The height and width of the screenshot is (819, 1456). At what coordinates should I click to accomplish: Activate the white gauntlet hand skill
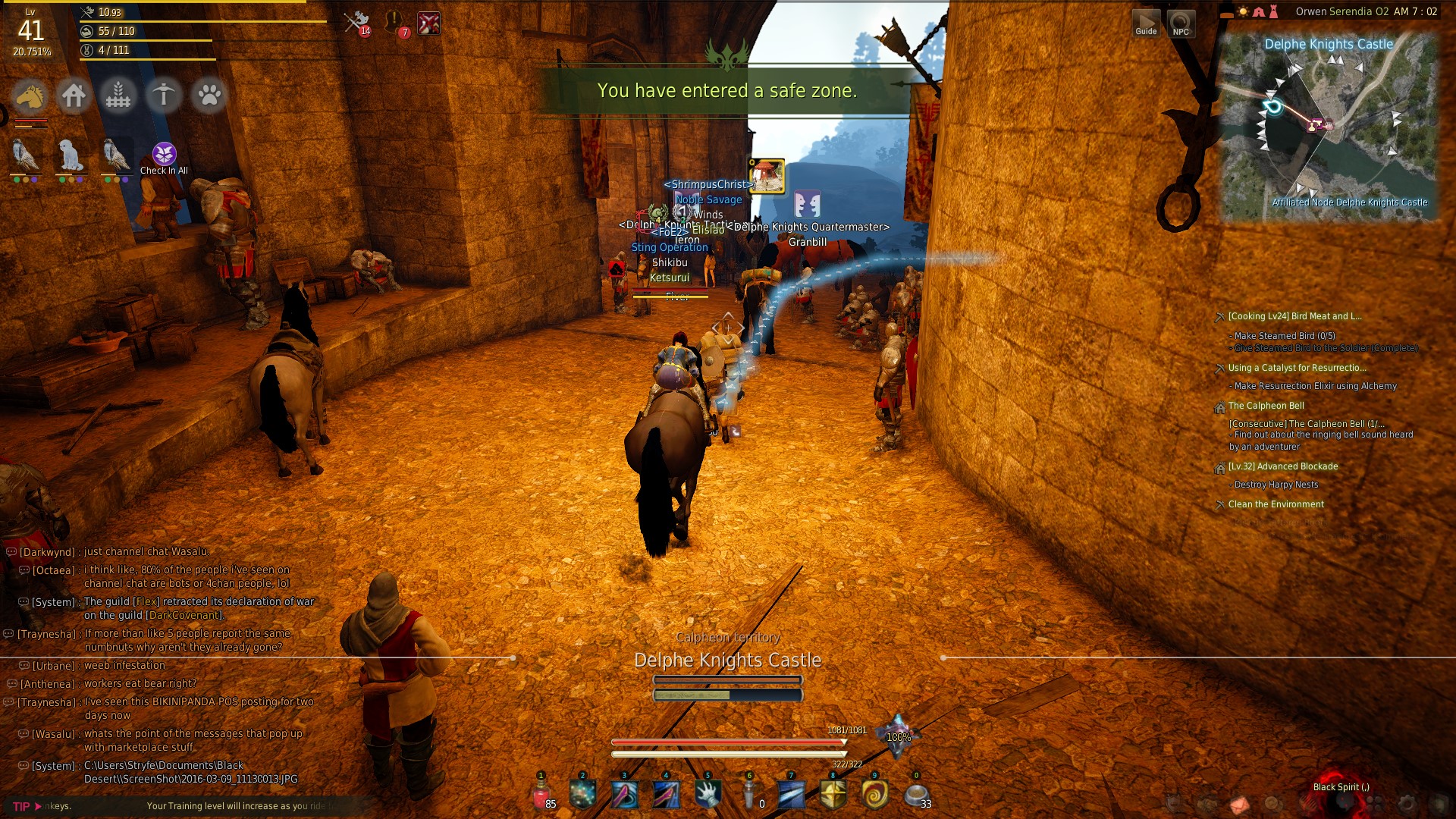pos(708,795)
